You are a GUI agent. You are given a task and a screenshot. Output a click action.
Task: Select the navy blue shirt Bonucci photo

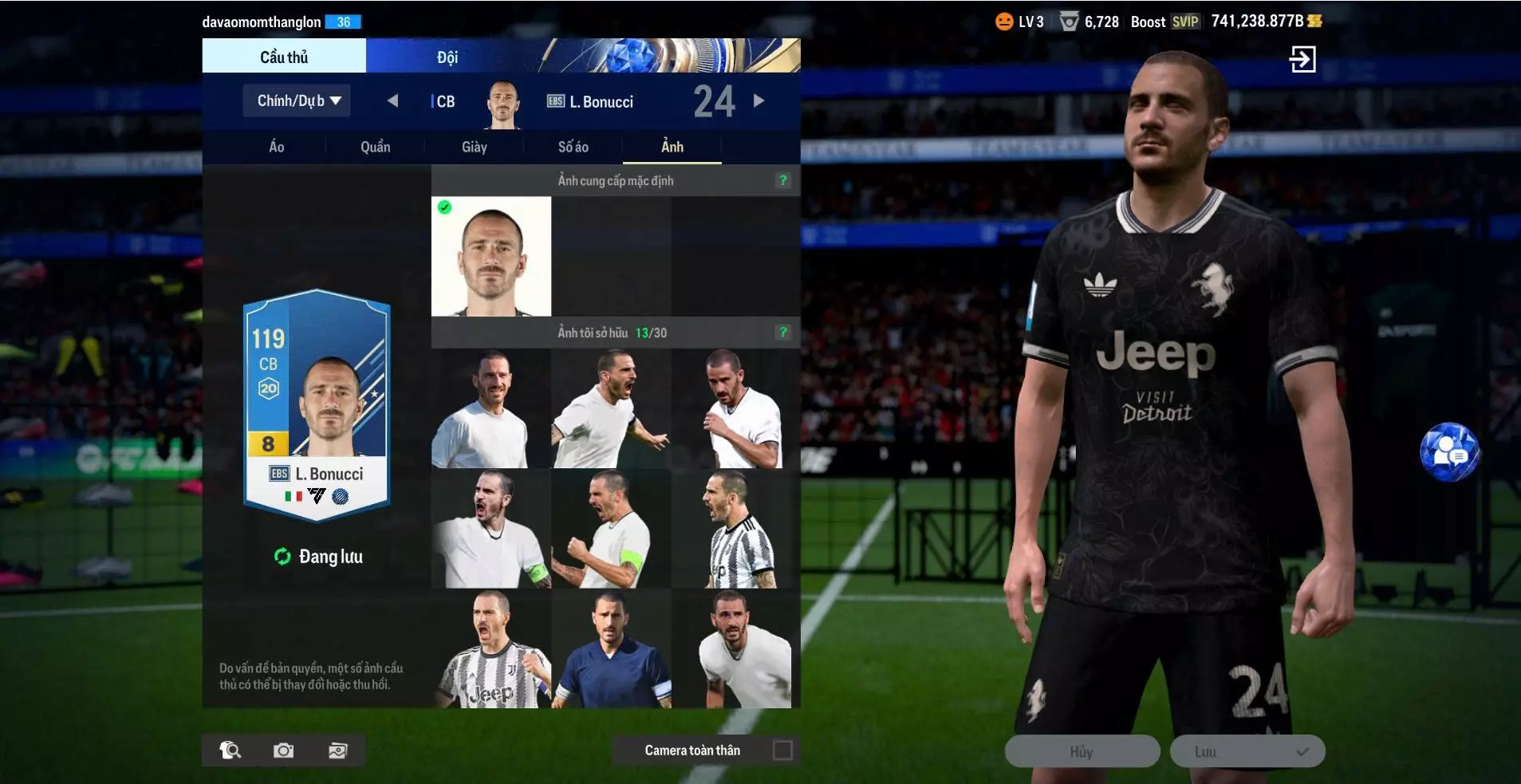click(x=612, y=649)
